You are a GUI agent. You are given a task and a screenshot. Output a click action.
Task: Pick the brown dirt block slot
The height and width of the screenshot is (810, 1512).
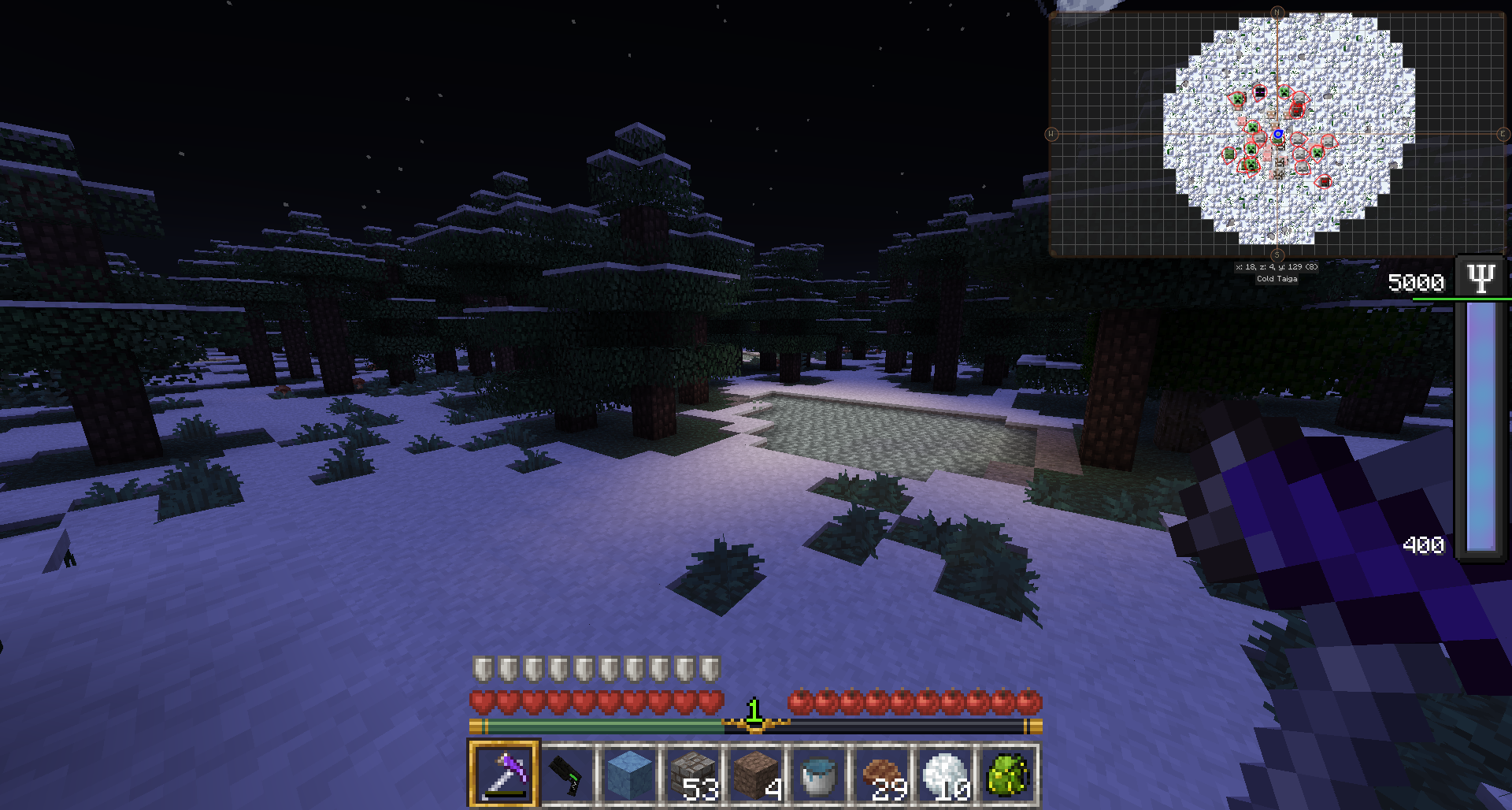pyautogui.click(x=756, y=774)
